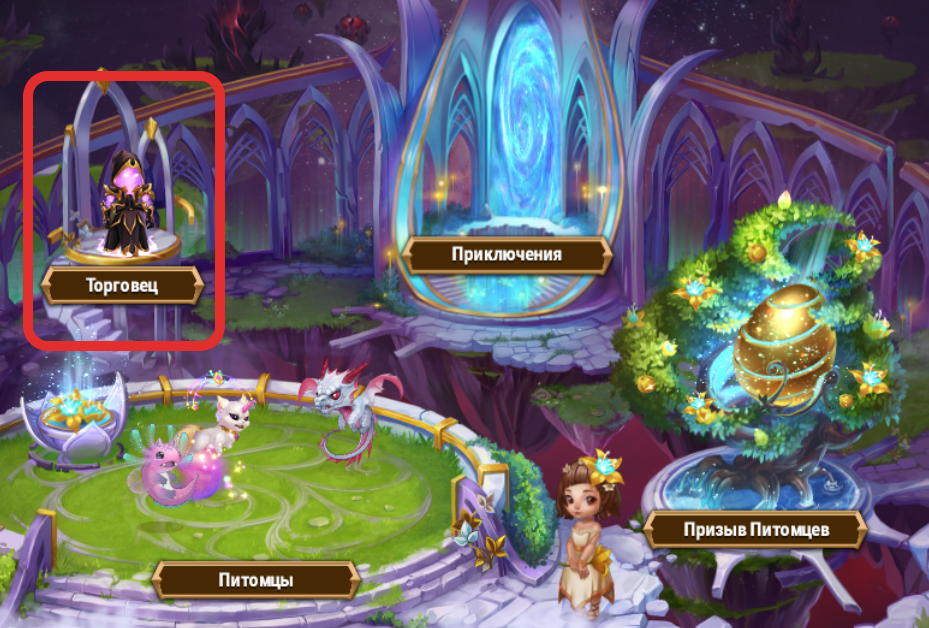929x628 pixels.
Task: Enter the Приключения portal menu
Action: pos(506,254)
